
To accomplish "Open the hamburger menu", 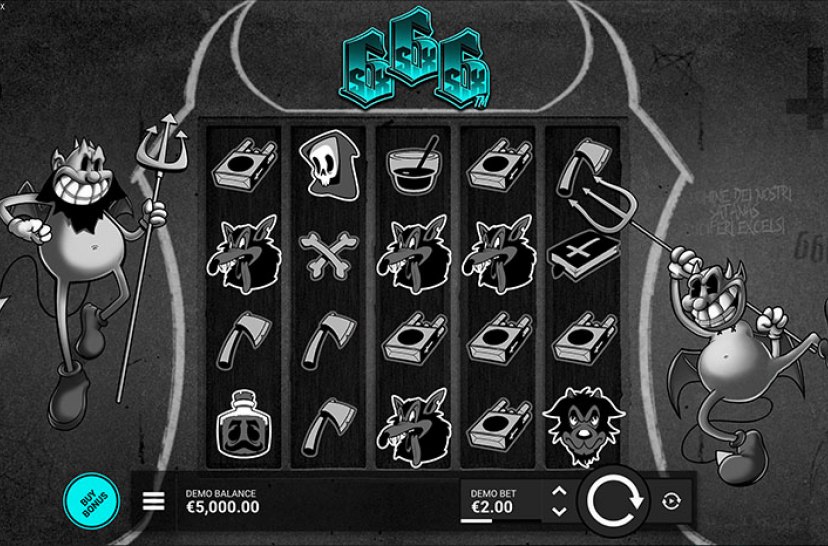I will click(154, 501).
